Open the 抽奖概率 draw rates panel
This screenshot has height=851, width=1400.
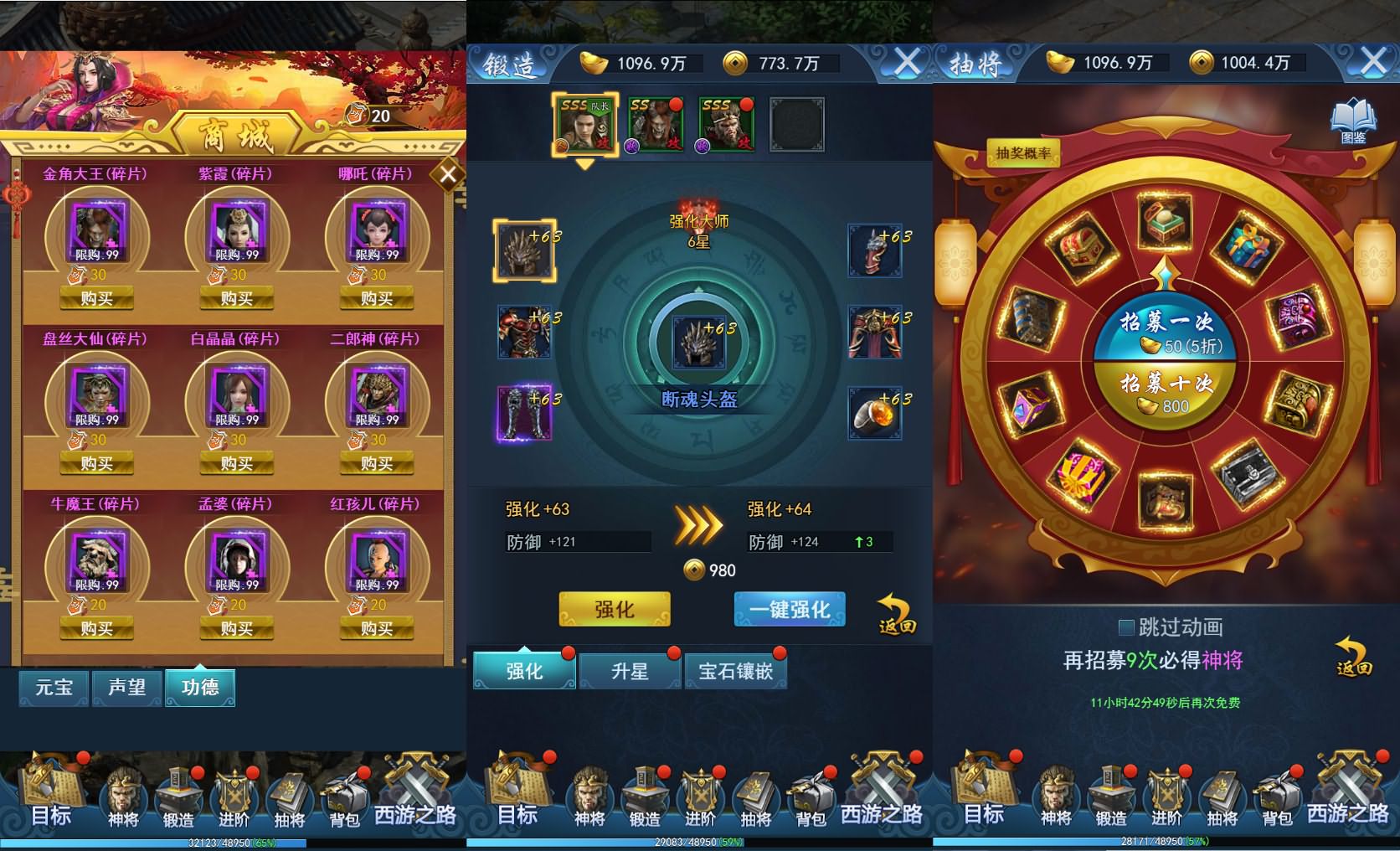point(1022,153)
